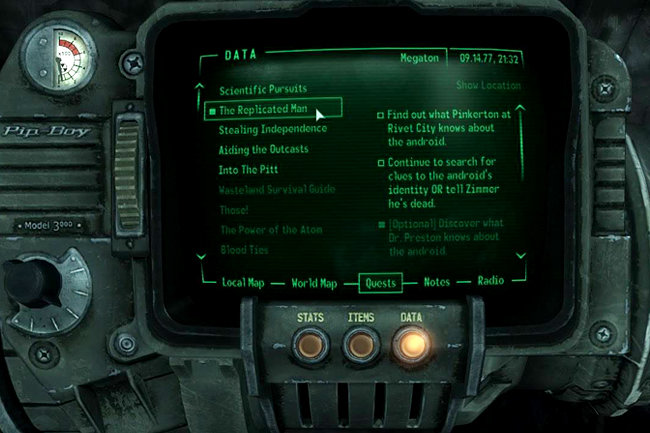Open the Radio tab
The height and width of the screenshot is (433, 650).
tap(490, 283)
